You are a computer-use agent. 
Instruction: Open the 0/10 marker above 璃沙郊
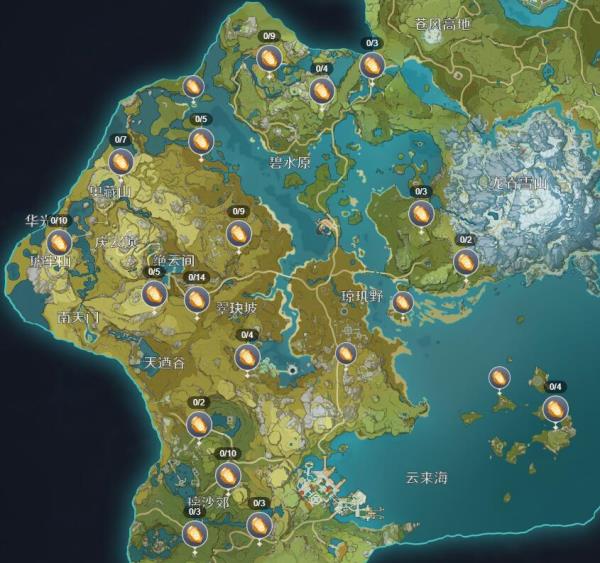click(229, 475)
